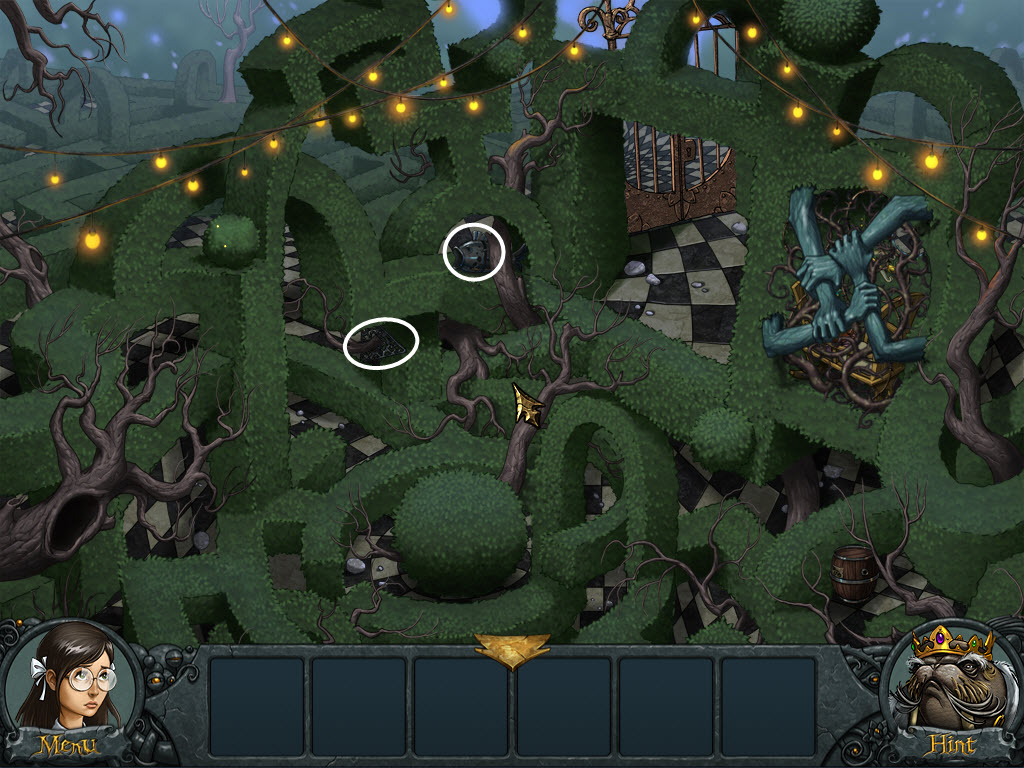1024x768 pixels.
Task: Click the golden arrow above the inventory bar
Action: pyautogui.click(x=512, y=648)
